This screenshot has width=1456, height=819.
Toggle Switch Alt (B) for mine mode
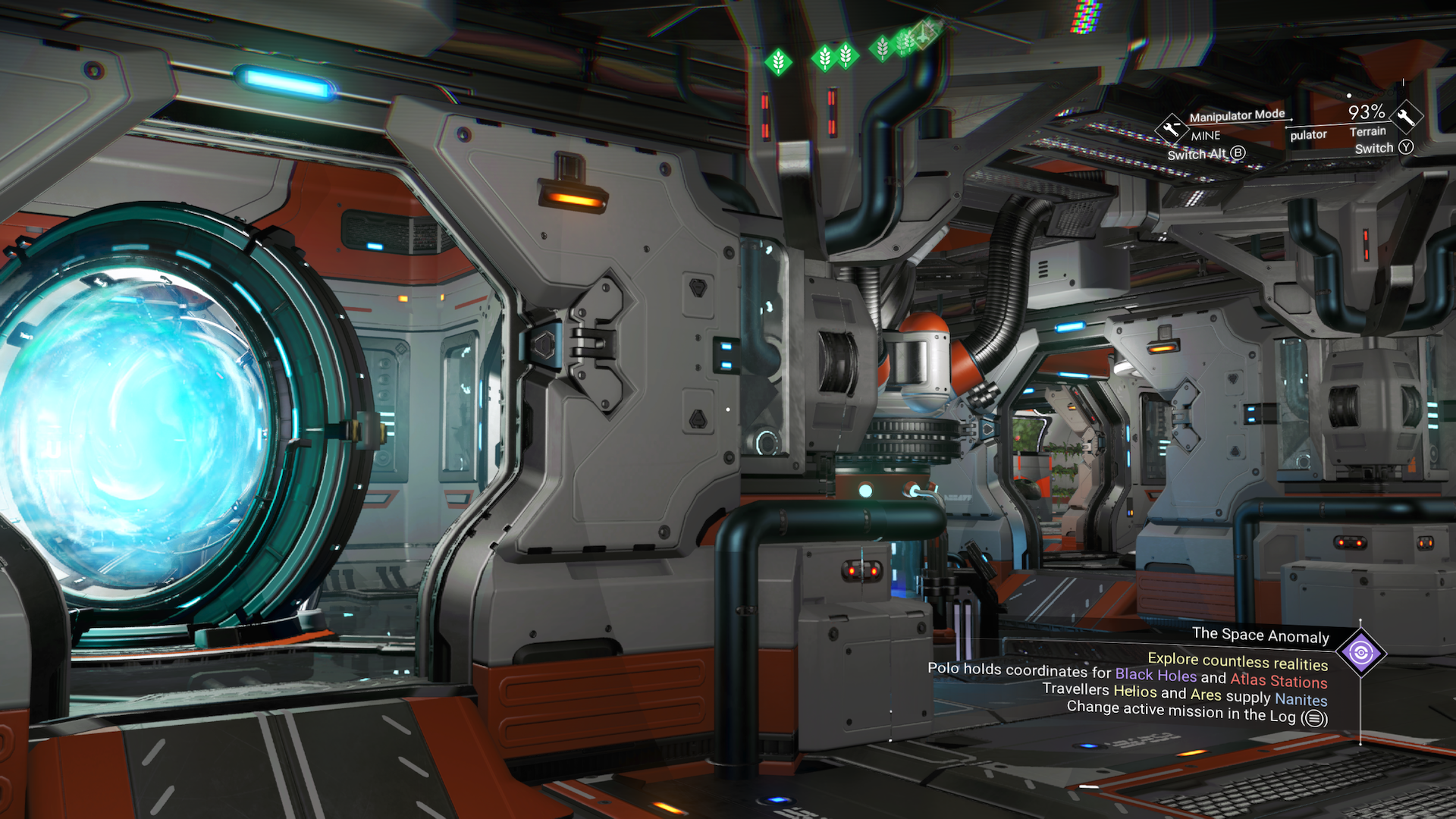pos(1207,154)
